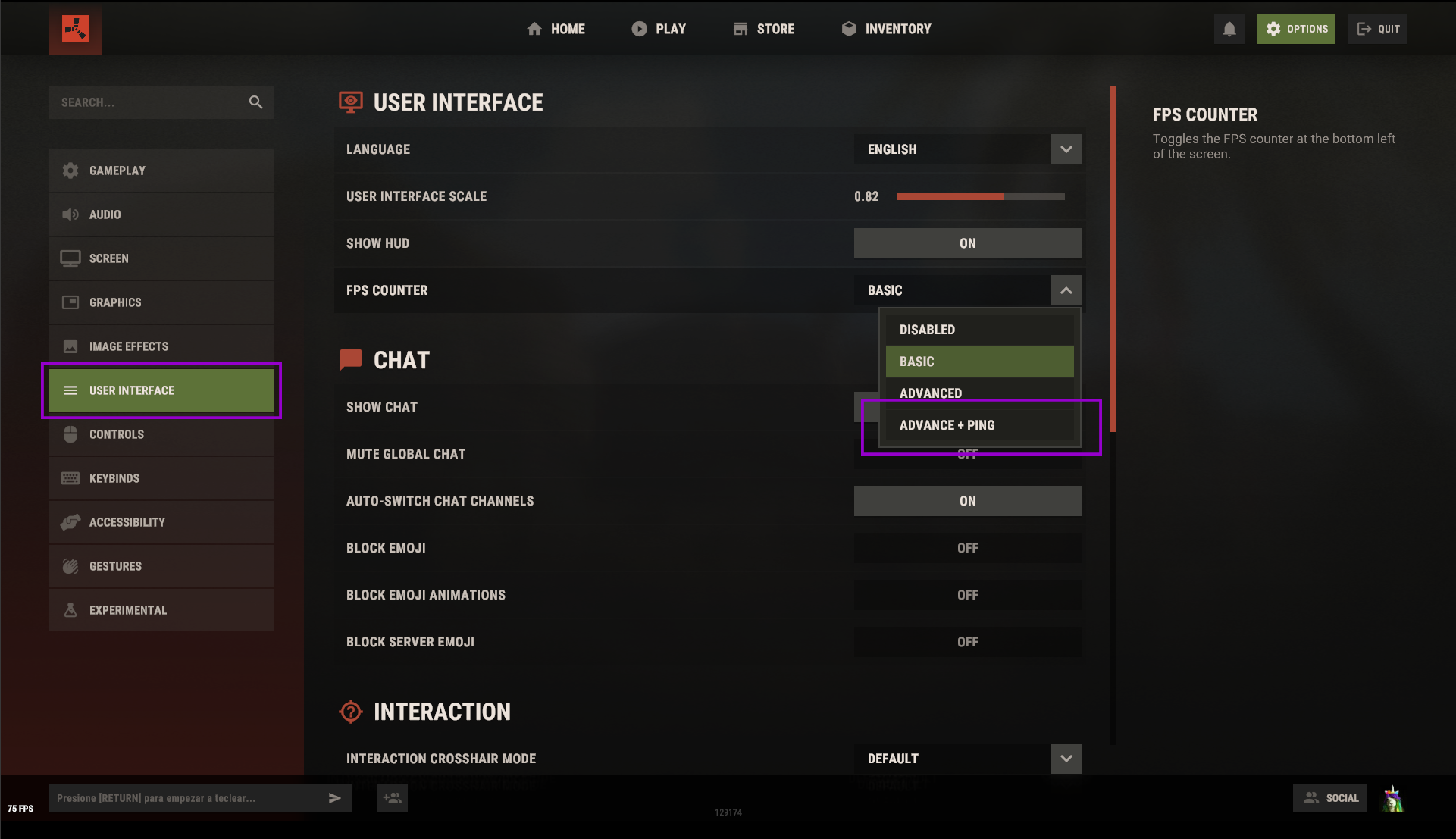Open Image Effects via its picture icon
The image size is (1456, 839).
click(x=70, y=346)
